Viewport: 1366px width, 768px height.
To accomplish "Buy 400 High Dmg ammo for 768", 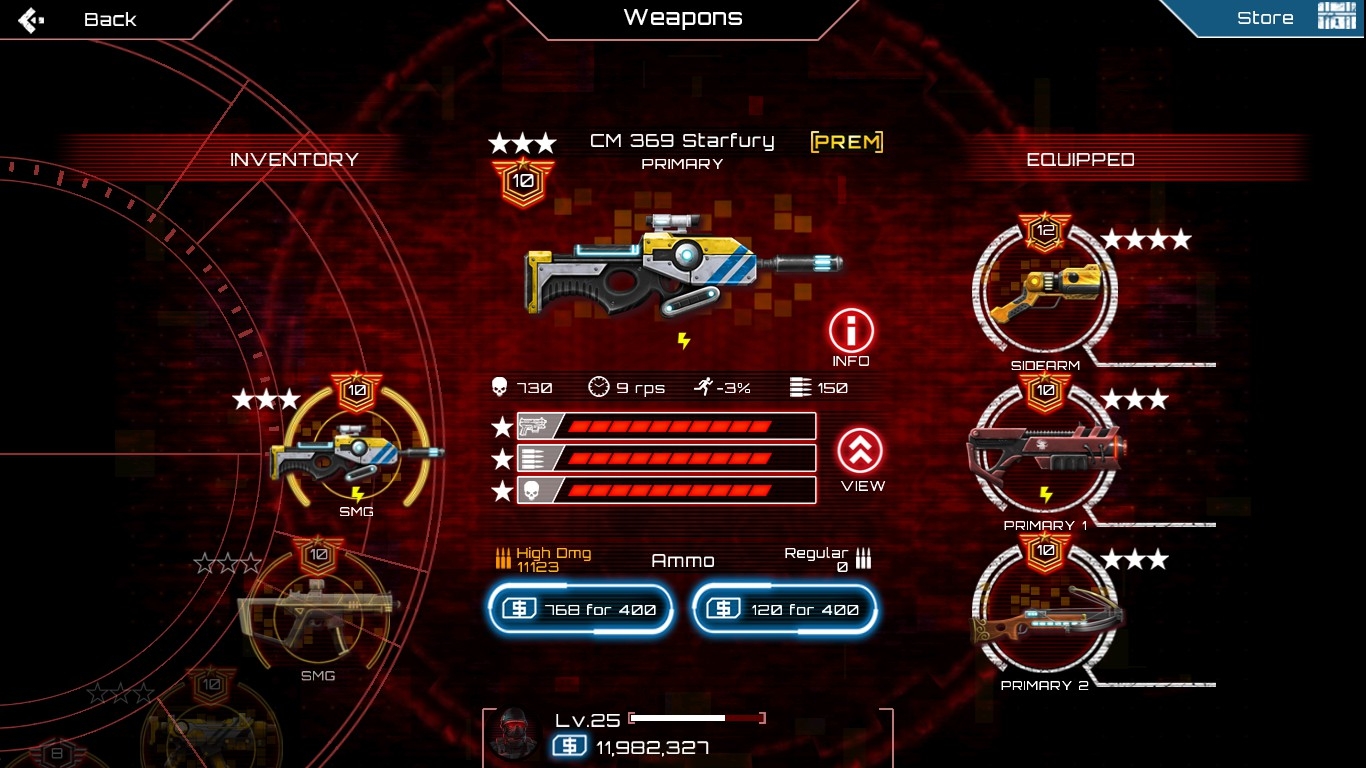I will tap(580, 608).
